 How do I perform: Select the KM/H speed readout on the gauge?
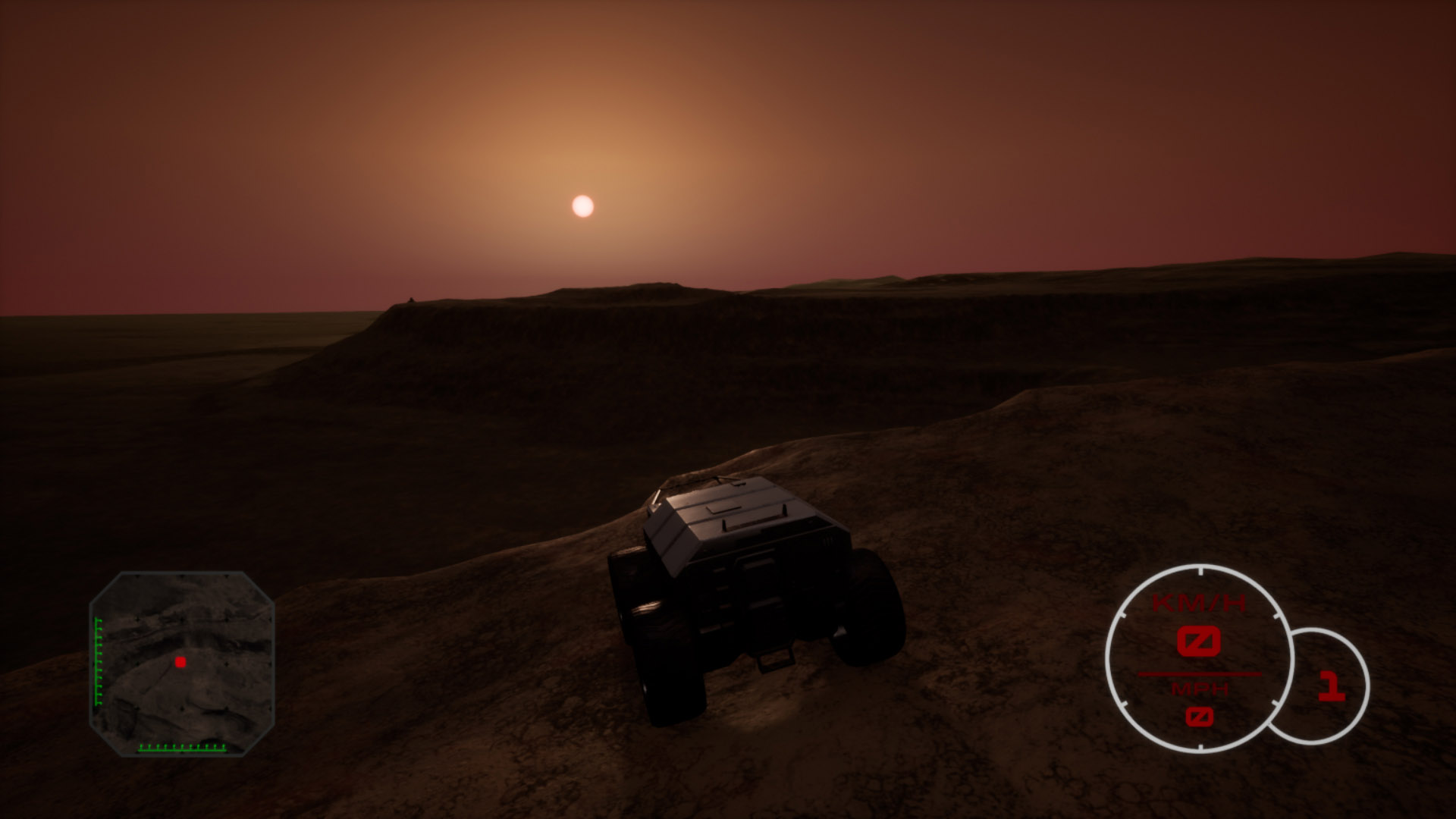(1199, 642)
